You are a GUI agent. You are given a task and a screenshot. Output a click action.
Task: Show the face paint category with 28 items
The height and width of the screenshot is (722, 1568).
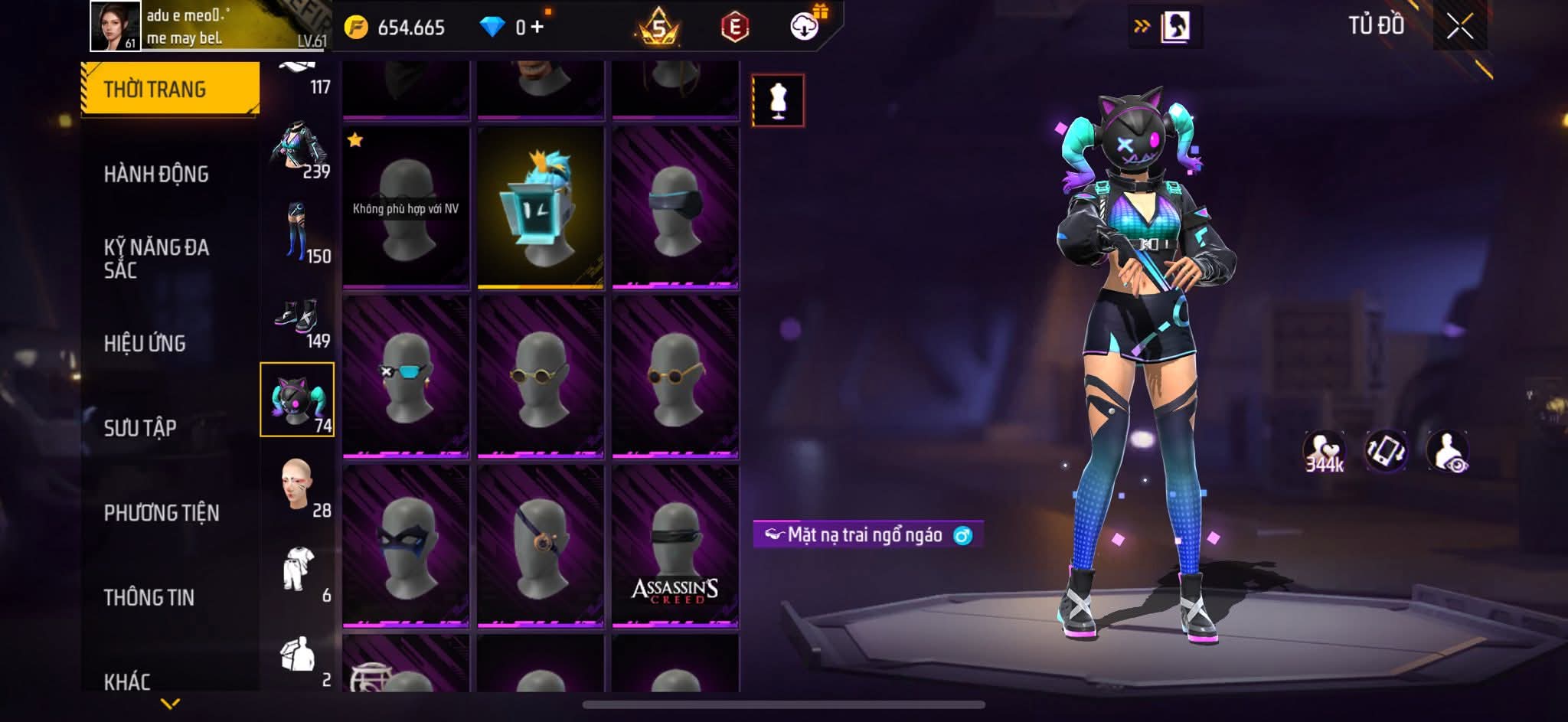pyautogui.click(x=298, y=487)
